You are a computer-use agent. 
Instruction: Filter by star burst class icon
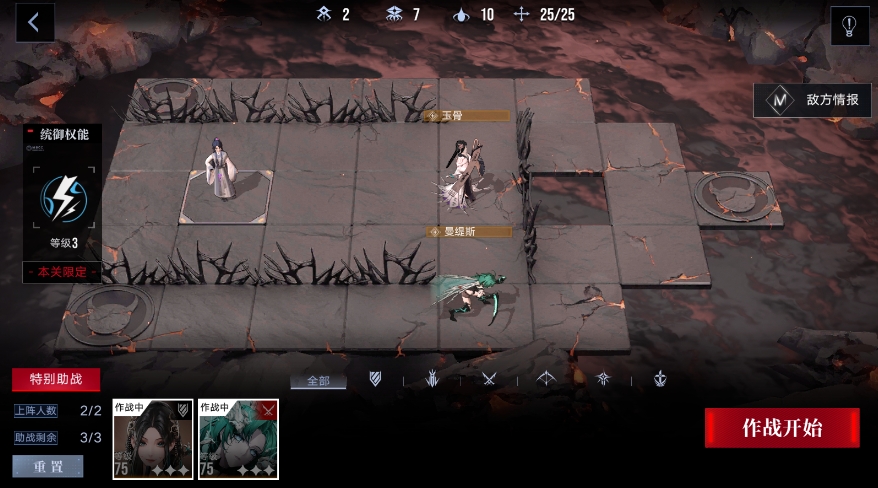click(604, 379)
